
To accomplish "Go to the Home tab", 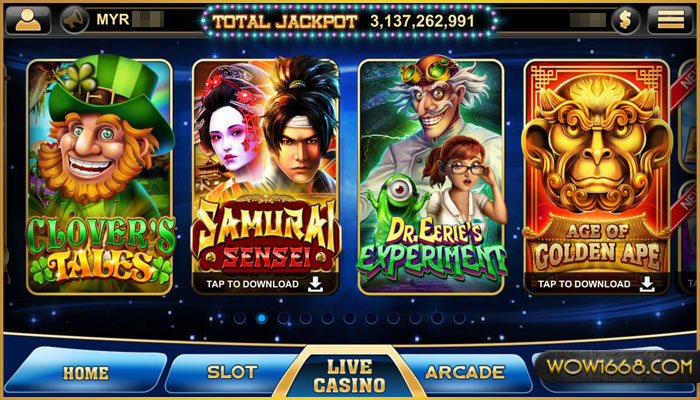I will [x=85, y=373].
